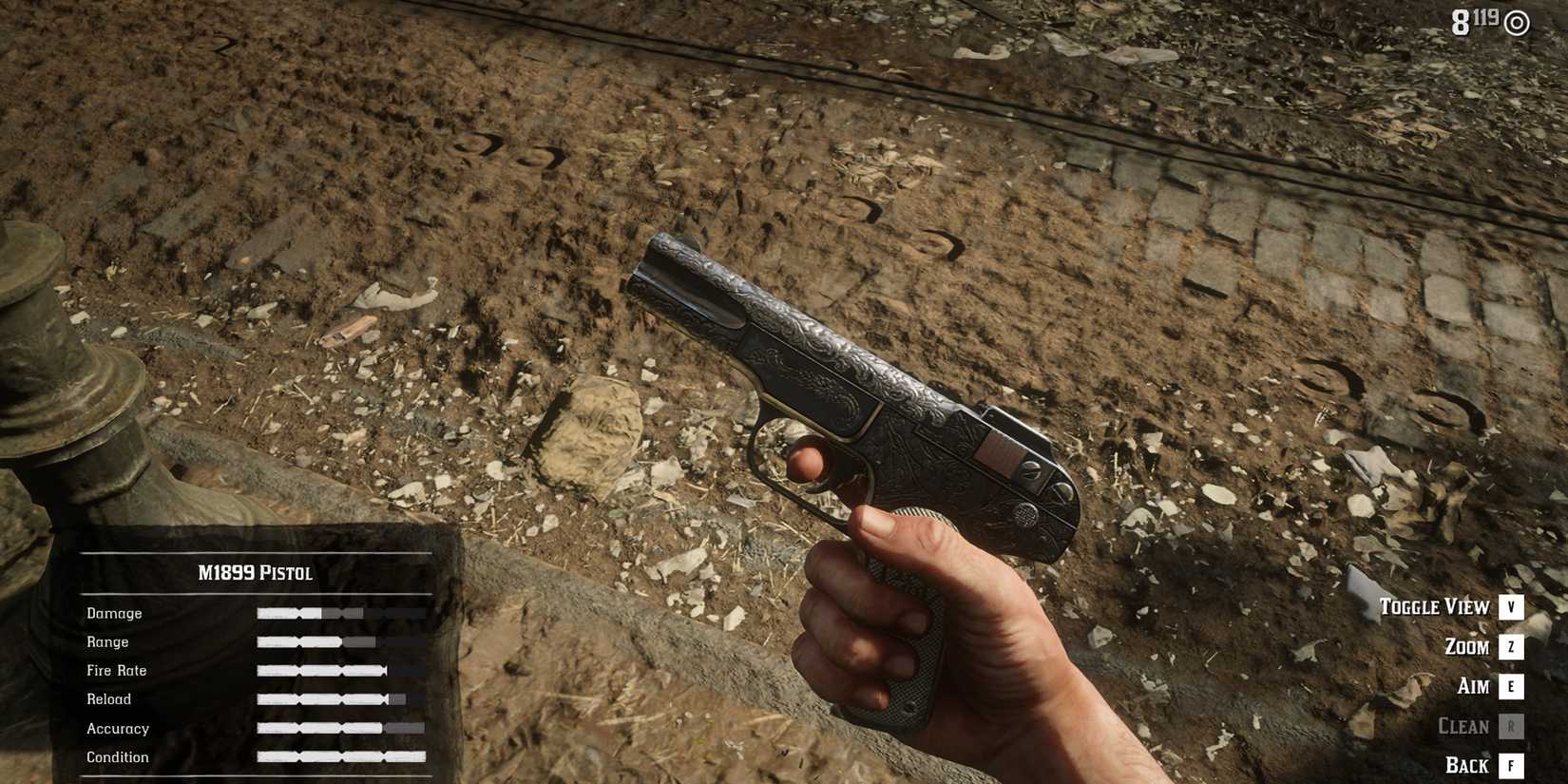Enable Zoom on the pistol
Viewport: 1568px width, 784px height.
(1468, 647)
